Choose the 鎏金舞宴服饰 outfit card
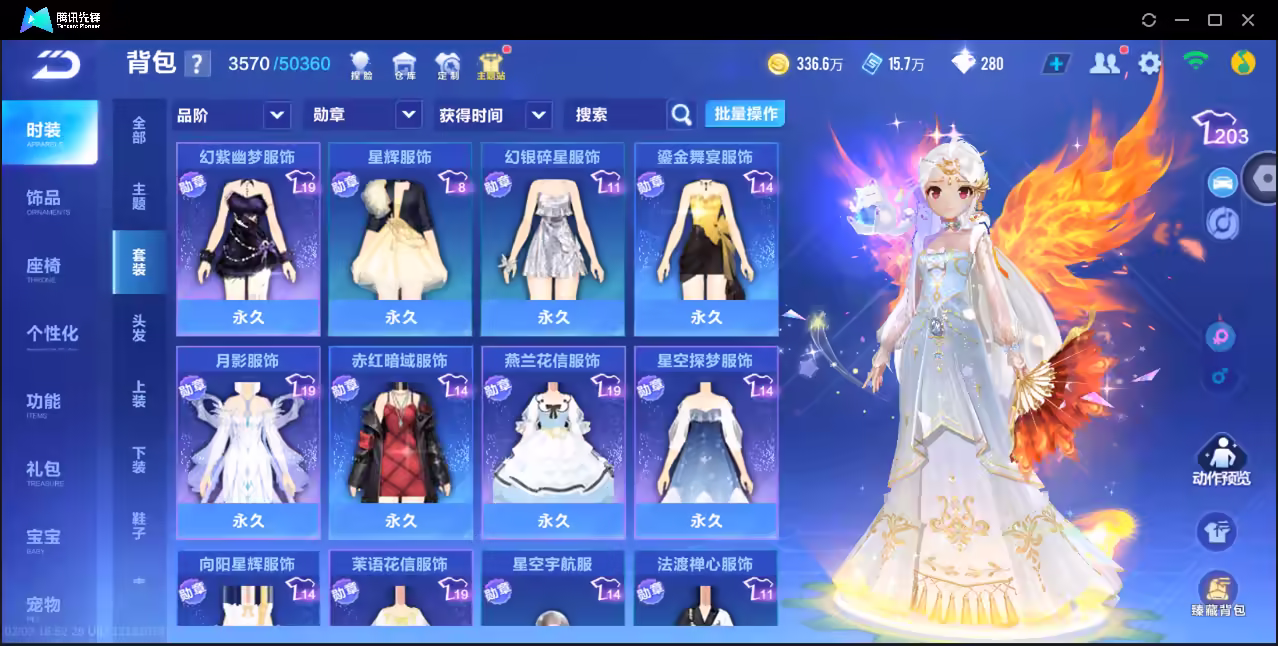 706,239
